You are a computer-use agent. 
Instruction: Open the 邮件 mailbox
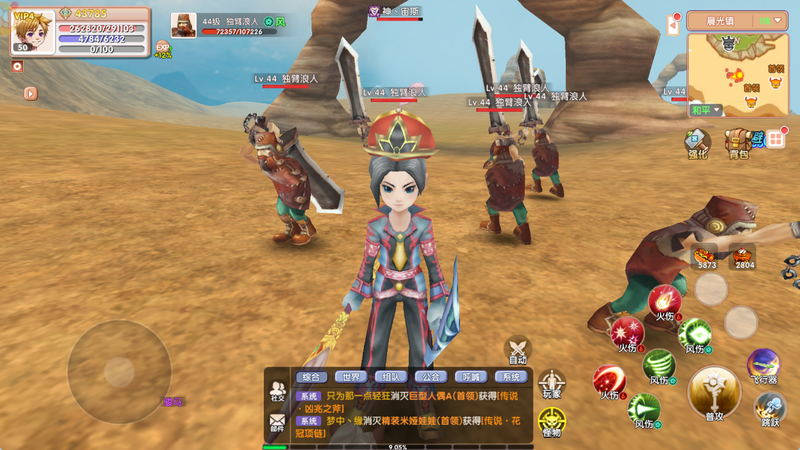[277, 426]
